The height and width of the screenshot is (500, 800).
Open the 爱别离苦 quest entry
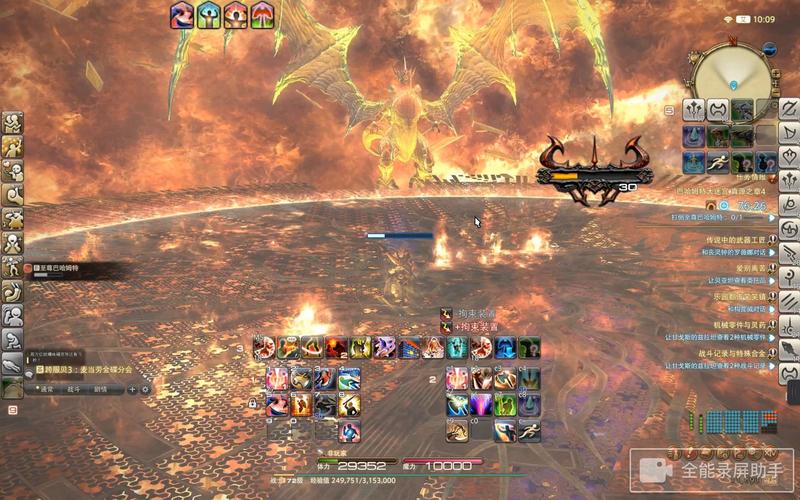[744, 269]
